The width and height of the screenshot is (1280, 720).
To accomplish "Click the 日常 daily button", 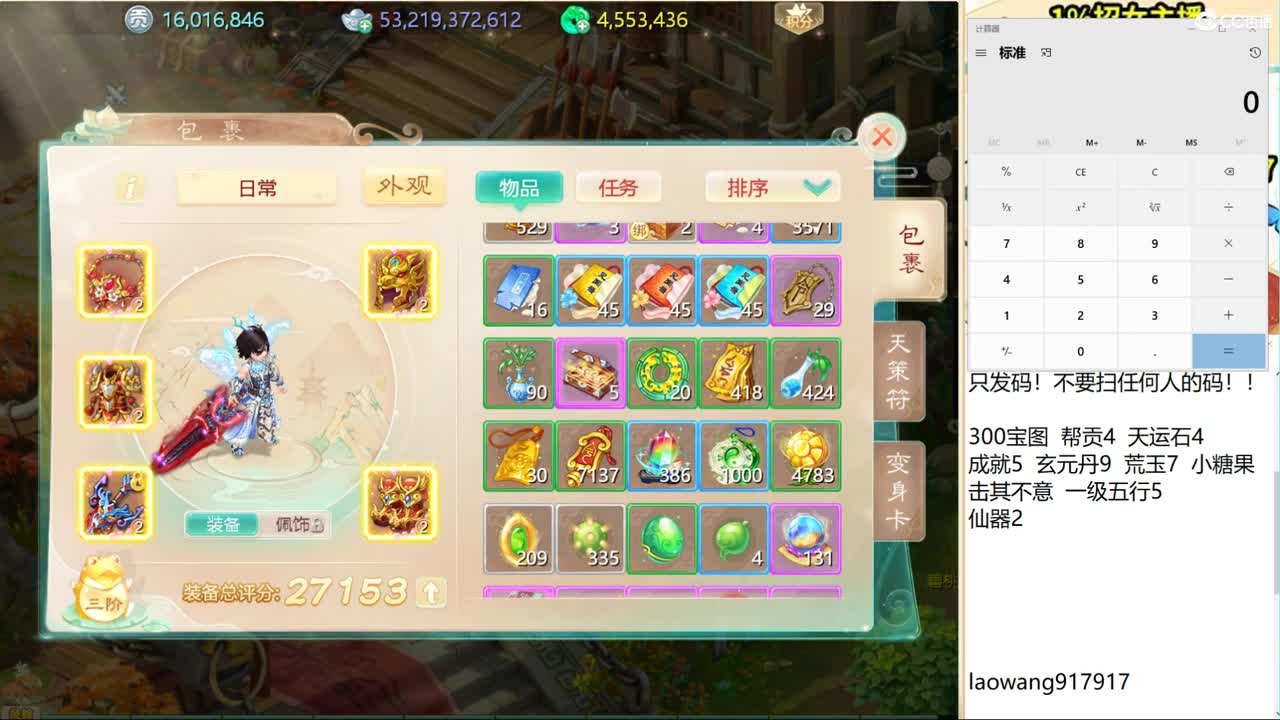I will point(256,187).
